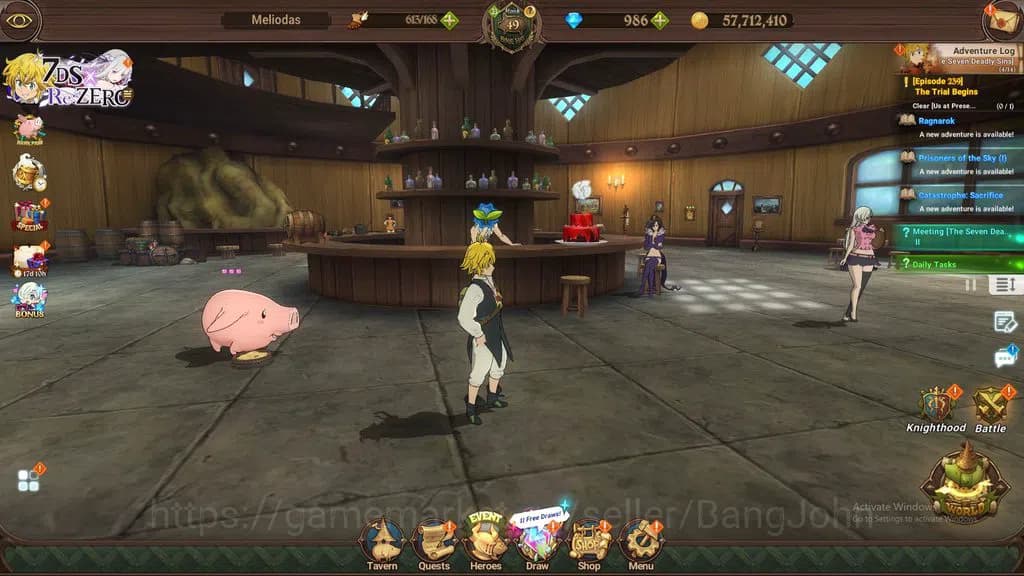Open the Knighthood guild icon

(x=936, y=408)
